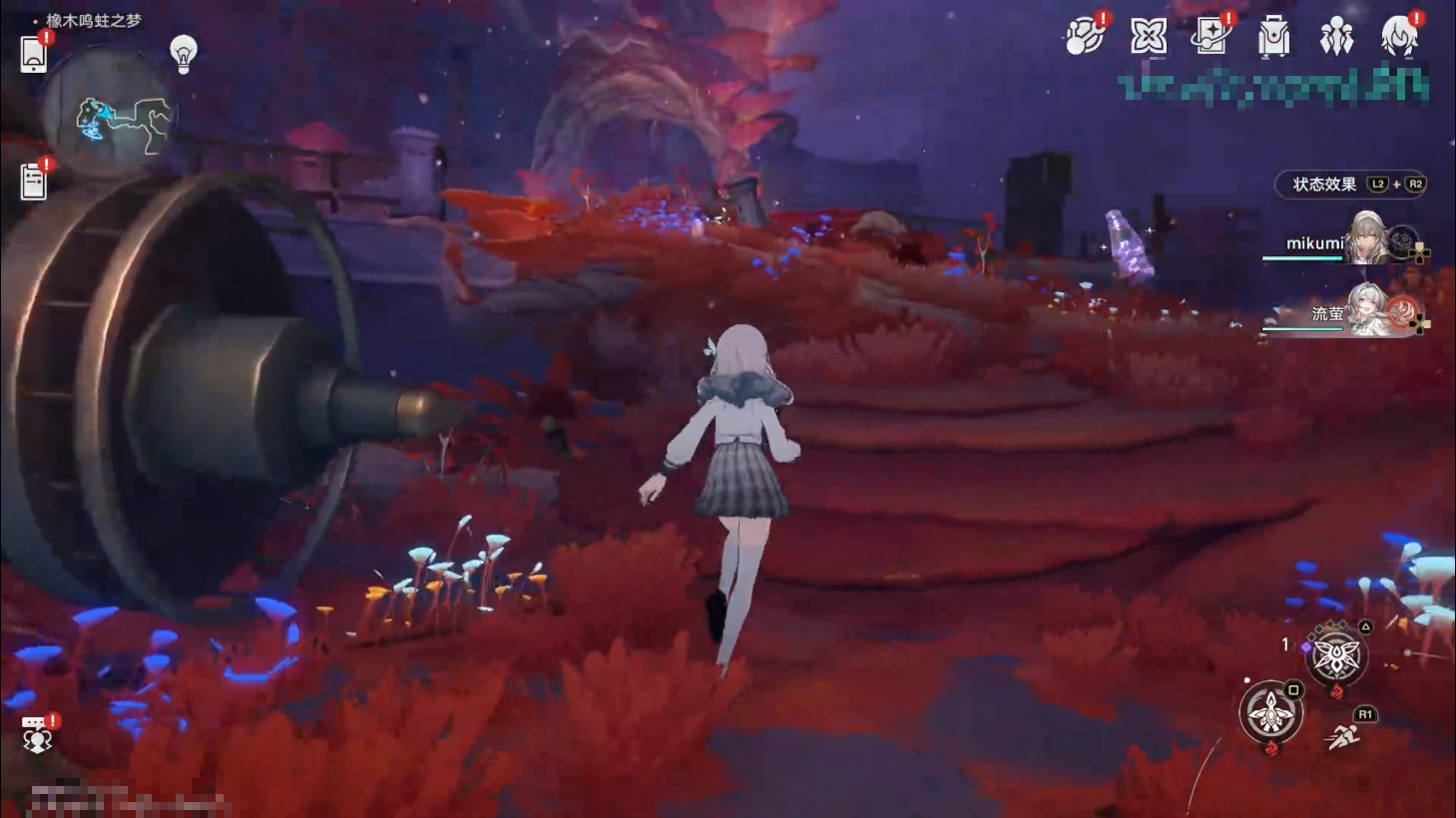Open the suitcase inventory icon

1273,37
